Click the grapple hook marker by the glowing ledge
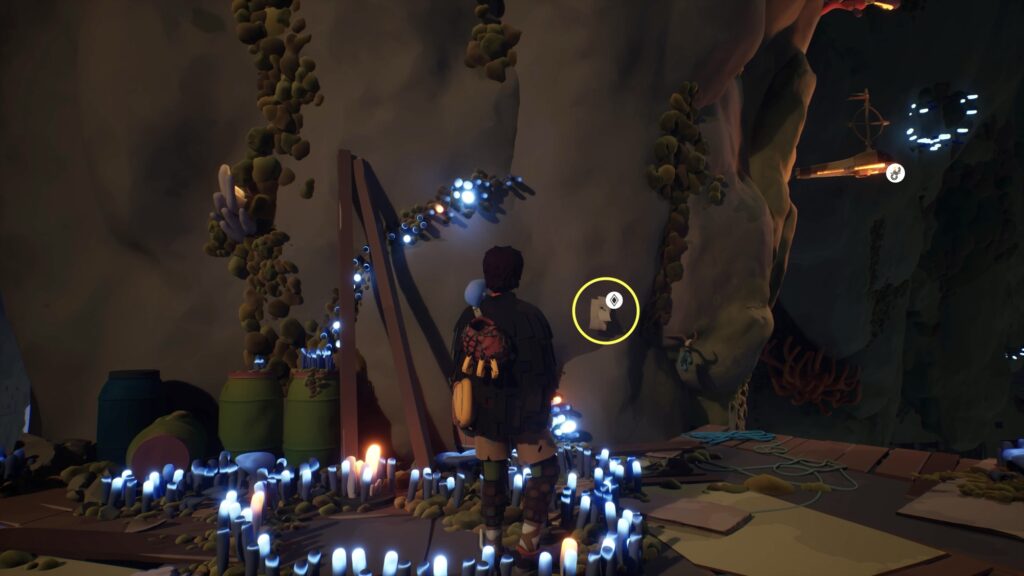1024x576 pixels. click(895, 173)
